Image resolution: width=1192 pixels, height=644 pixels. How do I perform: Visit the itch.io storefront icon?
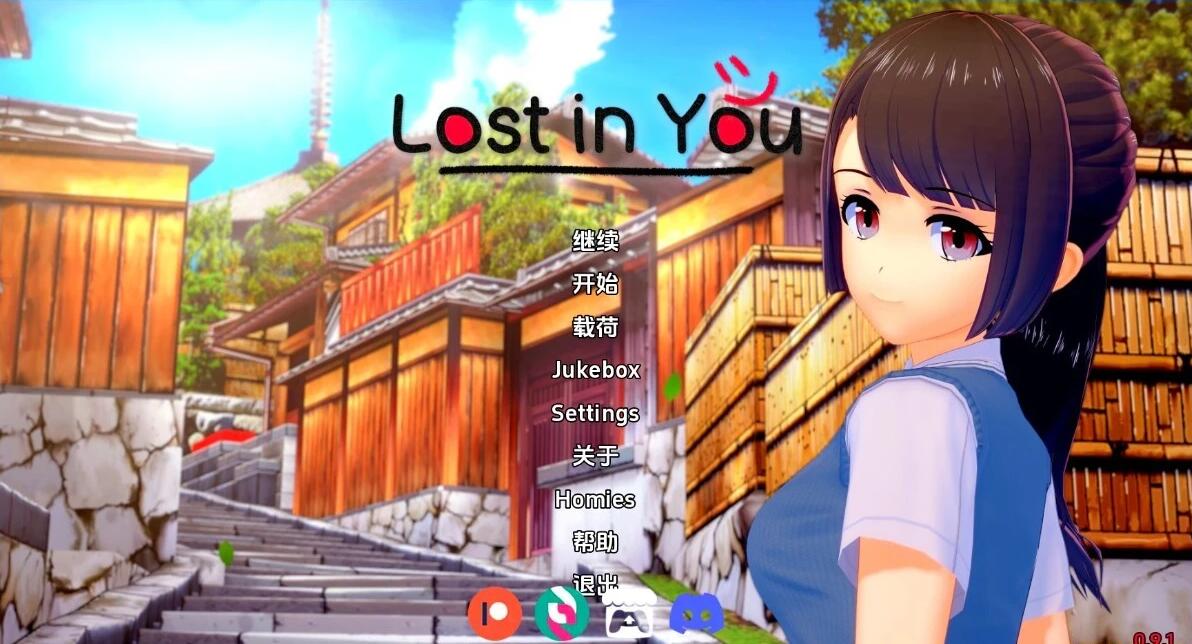629,611
